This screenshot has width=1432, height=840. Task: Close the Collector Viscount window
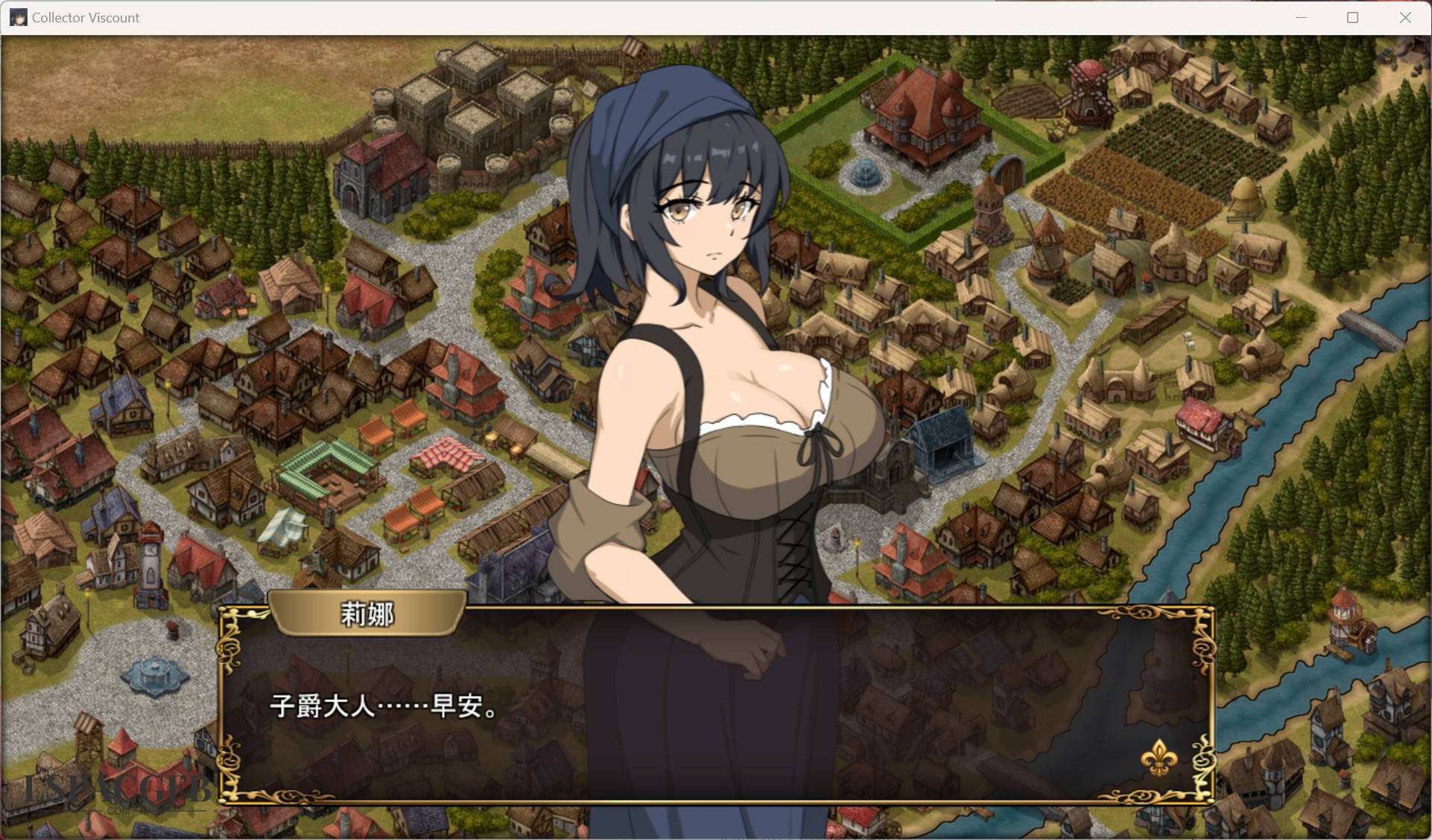(x=1404, y=18)
